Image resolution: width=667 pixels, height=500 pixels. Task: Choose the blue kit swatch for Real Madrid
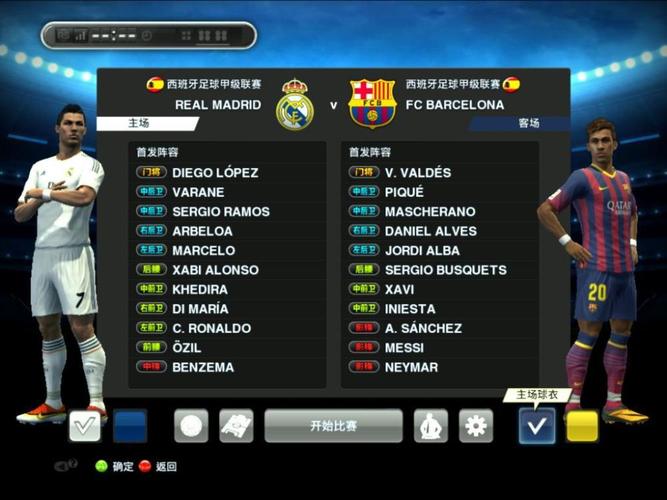[x=130, y=426]
